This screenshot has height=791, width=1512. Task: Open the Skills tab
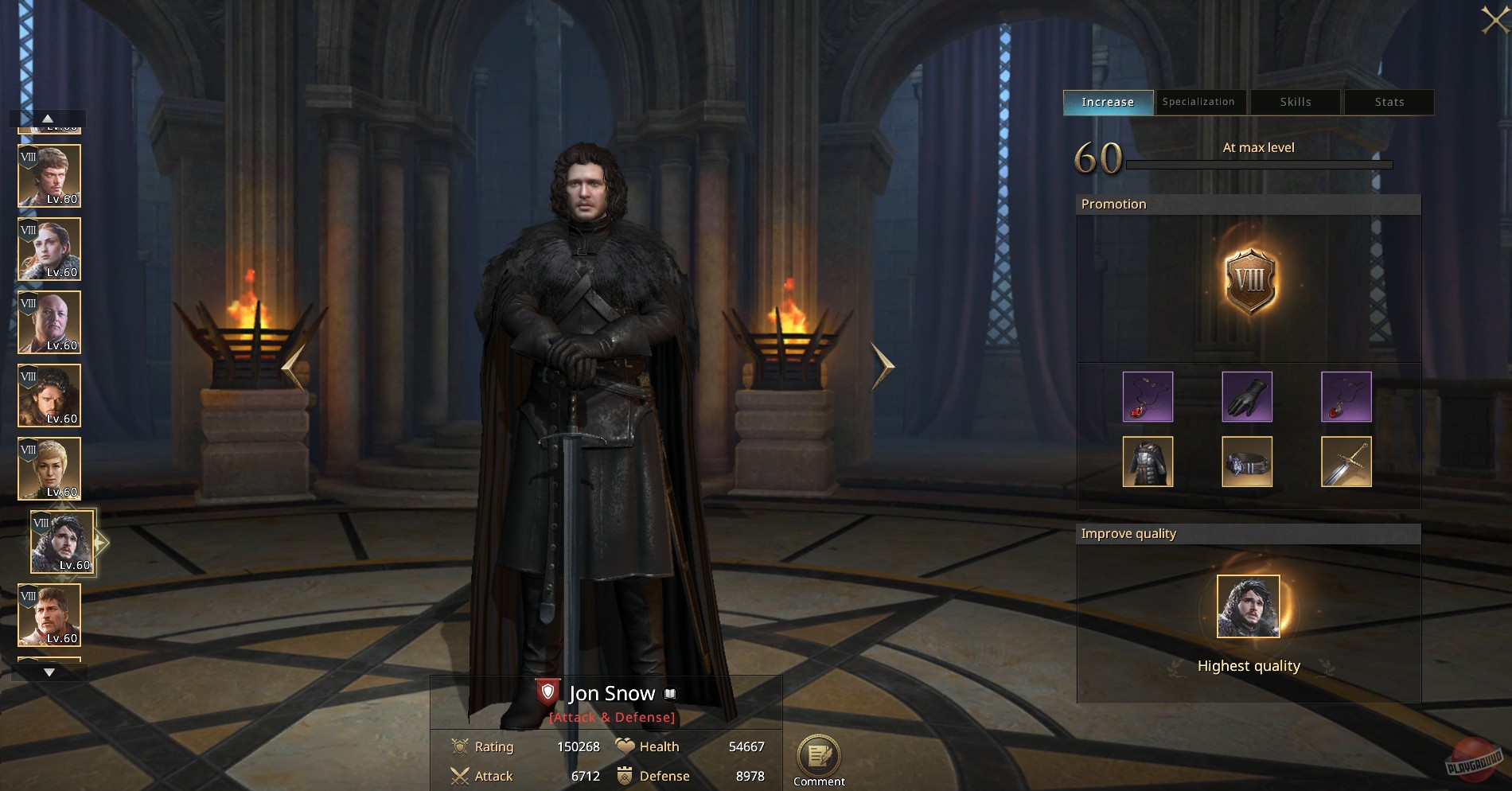1294,102
